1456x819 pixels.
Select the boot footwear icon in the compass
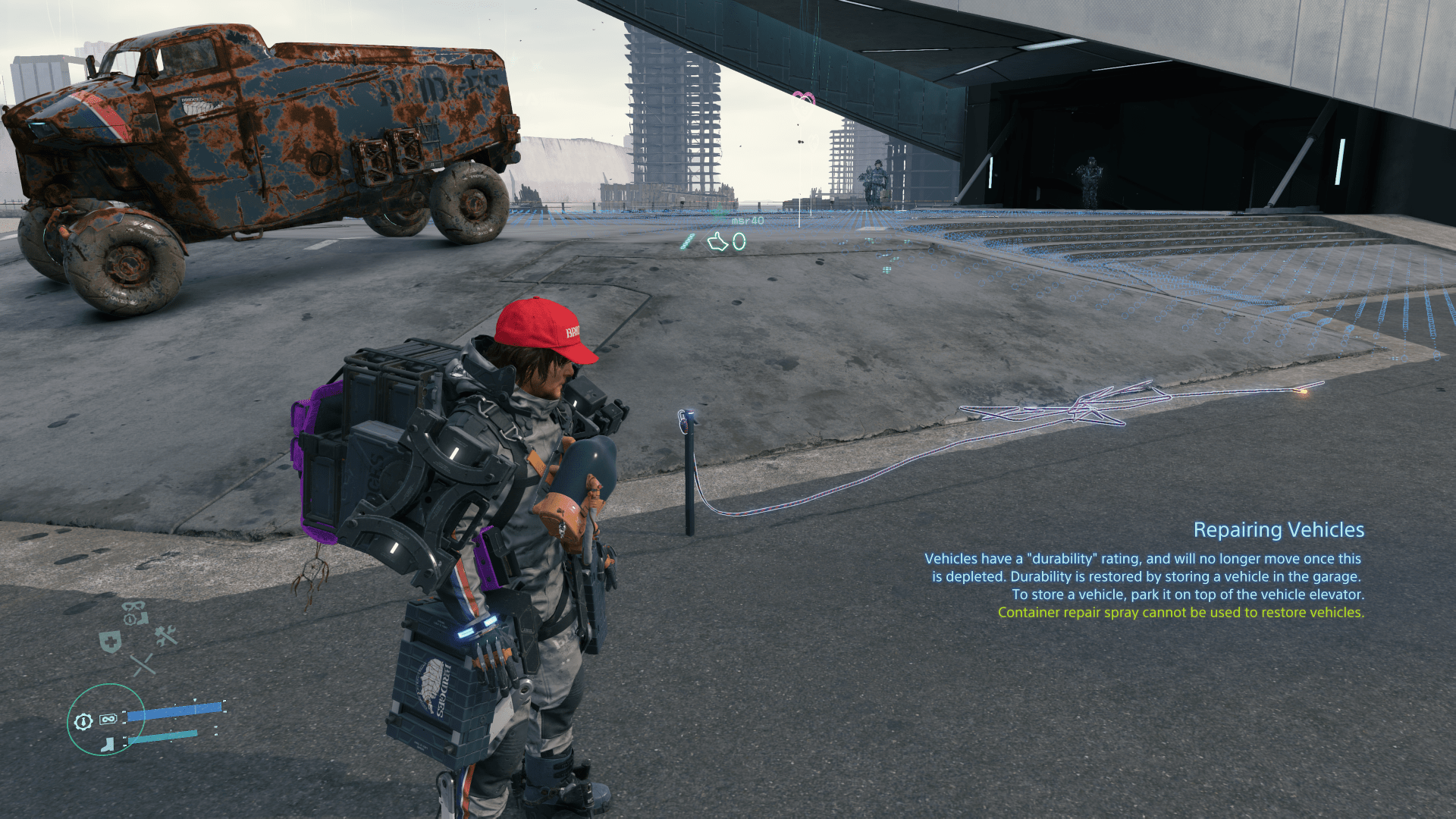pos(107,743)
